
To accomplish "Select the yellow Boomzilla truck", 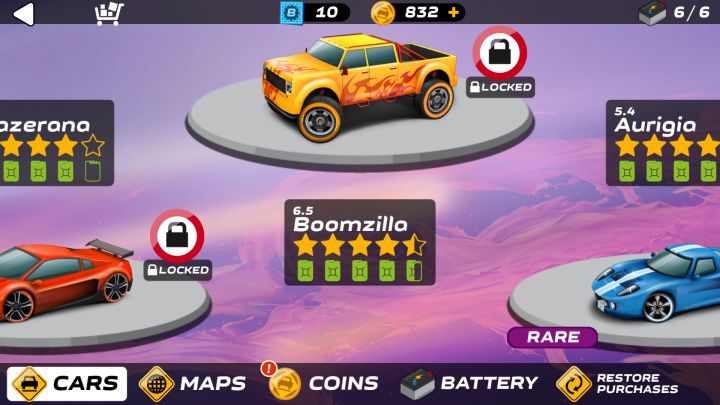I will (355, 85).
